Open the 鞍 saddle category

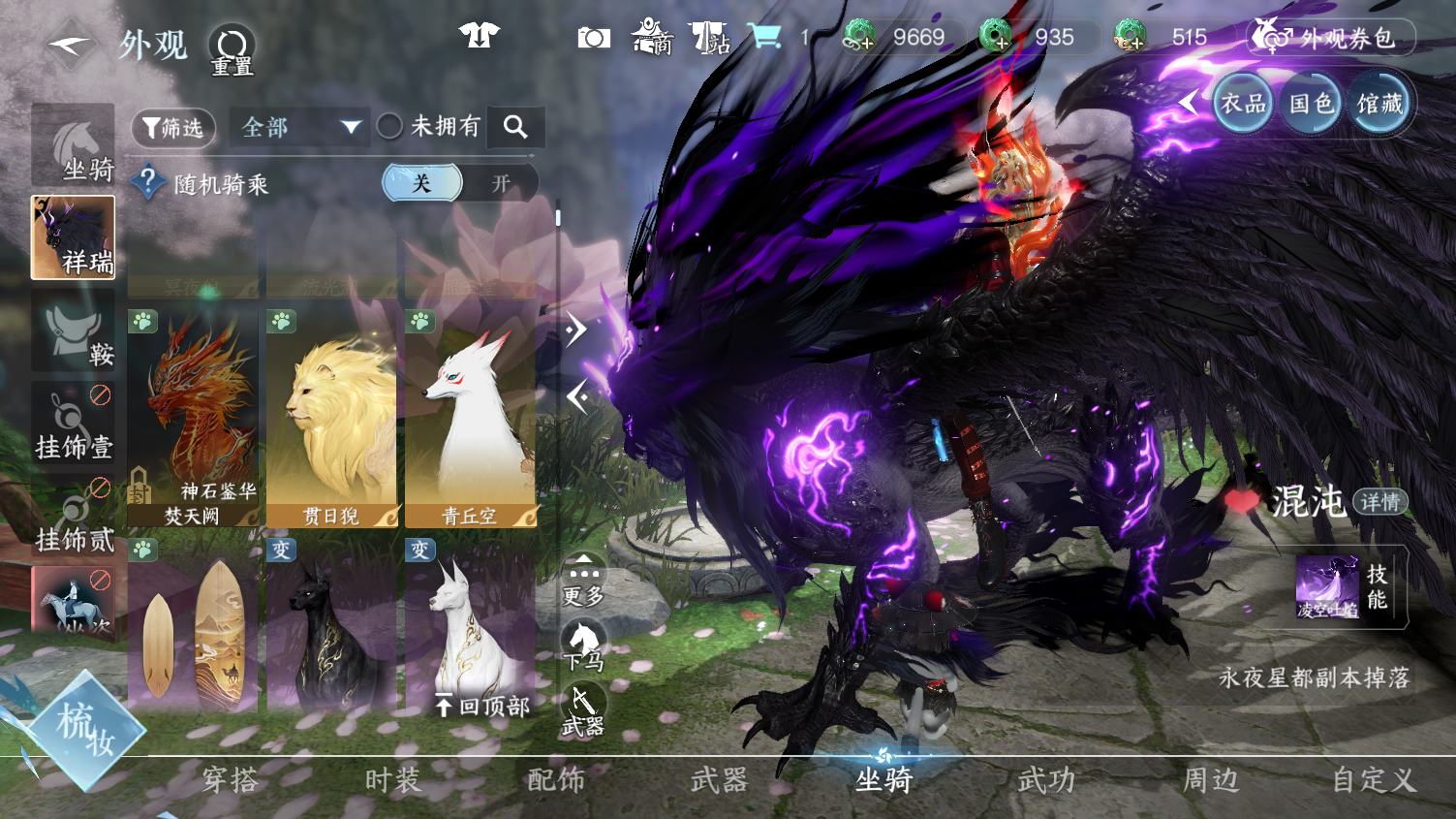click(x=73, y=331)
